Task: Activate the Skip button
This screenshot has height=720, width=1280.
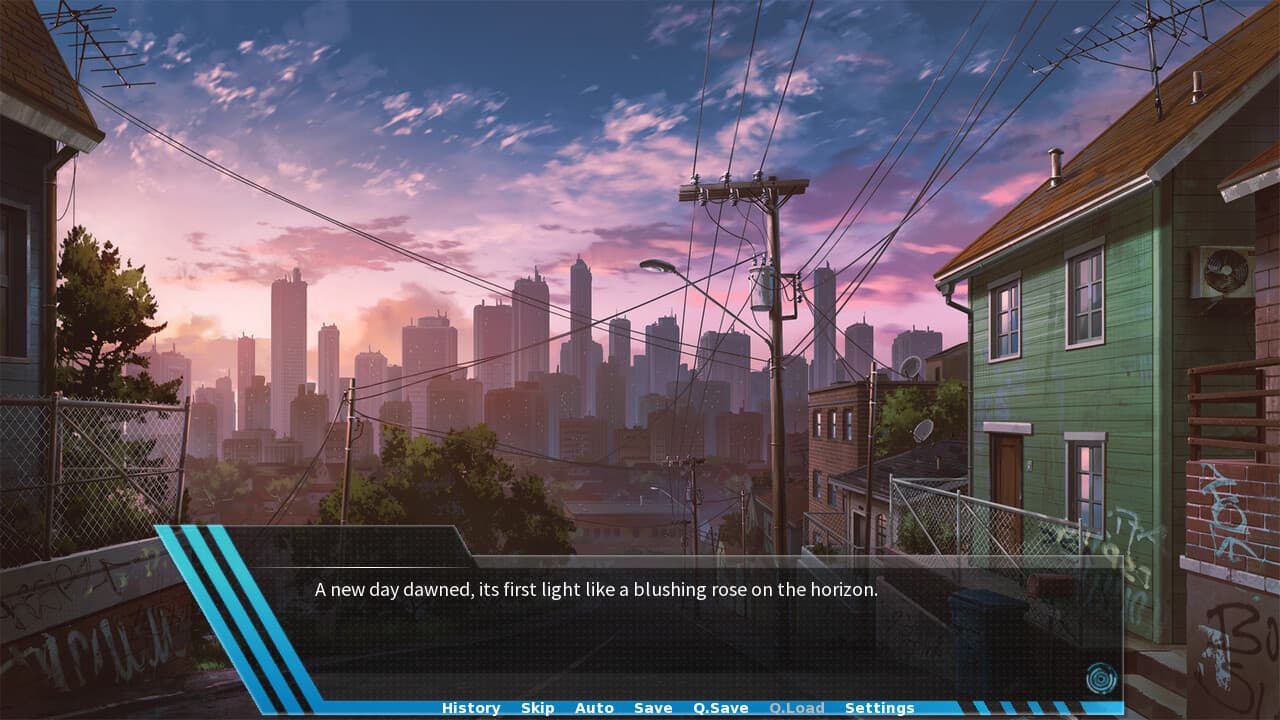Action: click(x=537, y=708)
